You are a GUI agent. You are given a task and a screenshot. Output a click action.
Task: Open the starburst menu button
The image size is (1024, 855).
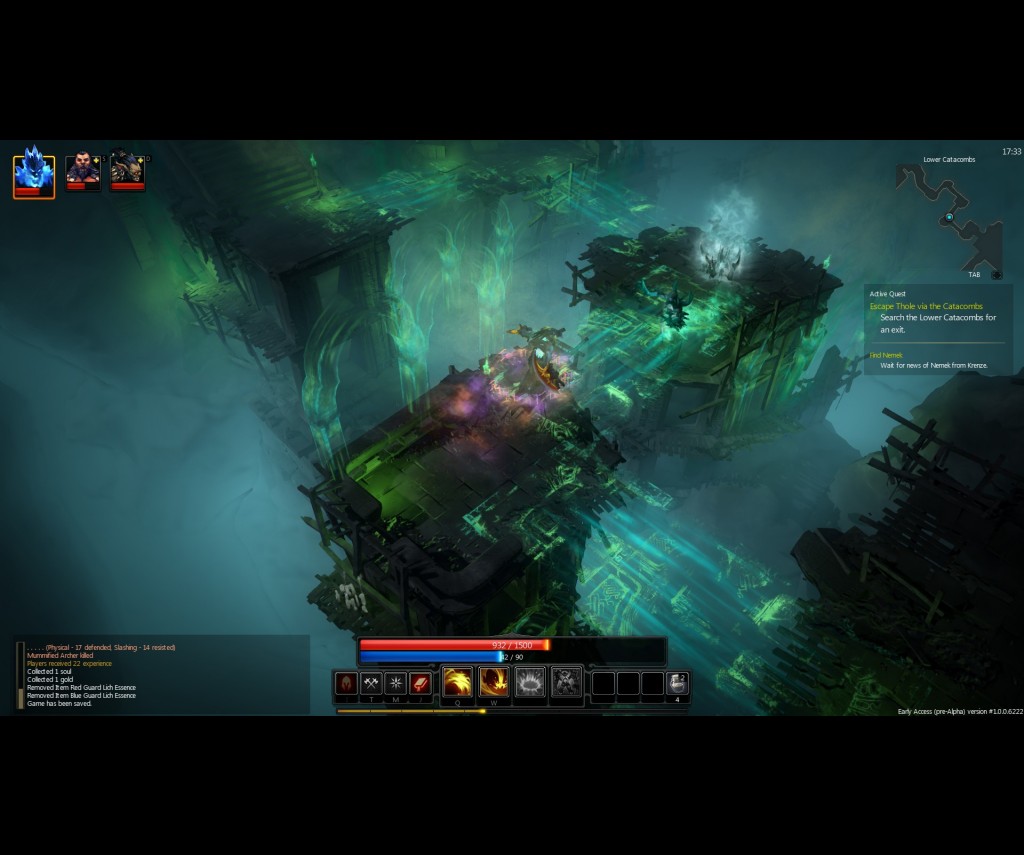pos(396,683)
